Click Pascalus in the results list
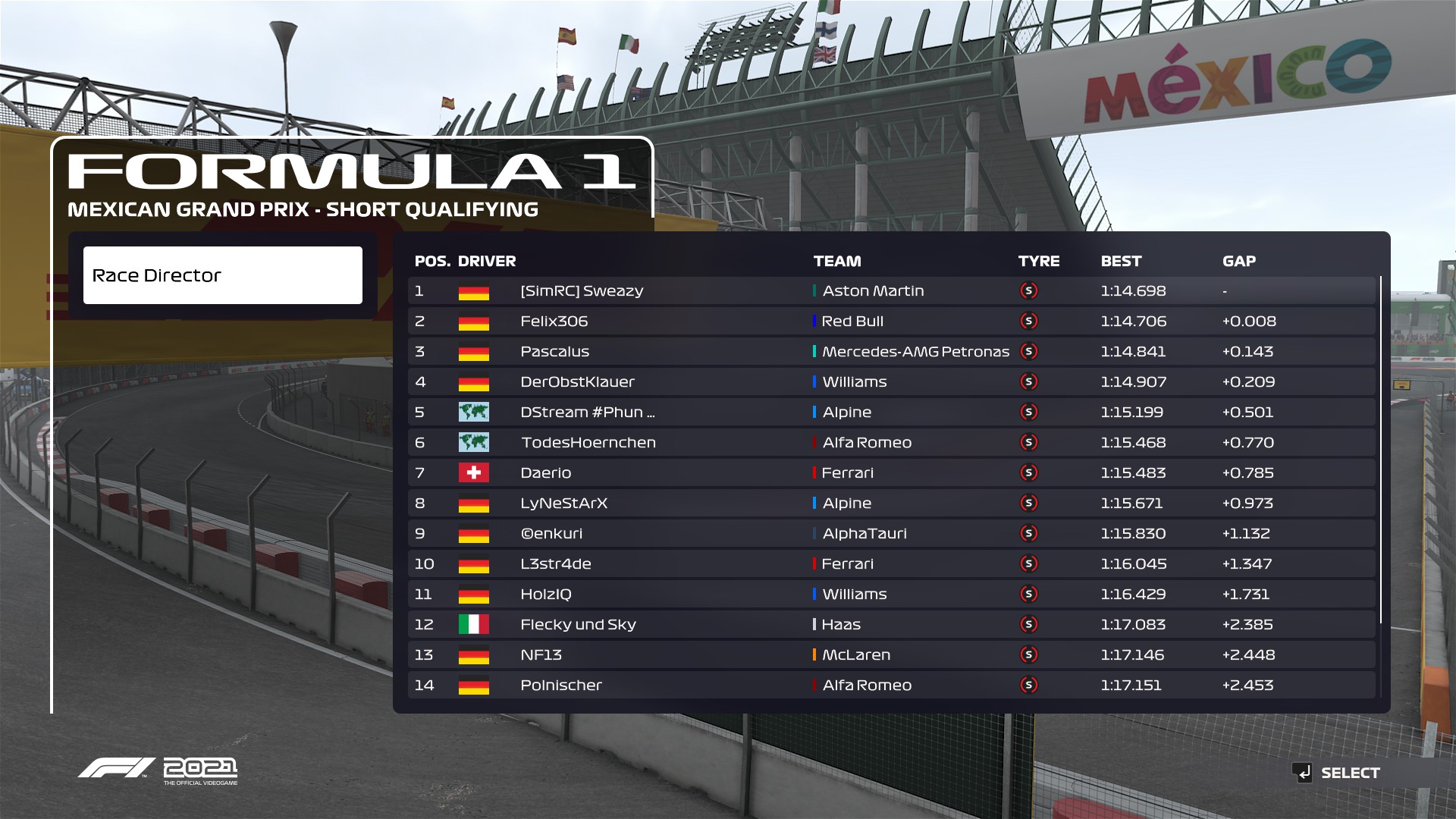The width and height of the screenshot is (1456, 819). click(x=891, y=352)
